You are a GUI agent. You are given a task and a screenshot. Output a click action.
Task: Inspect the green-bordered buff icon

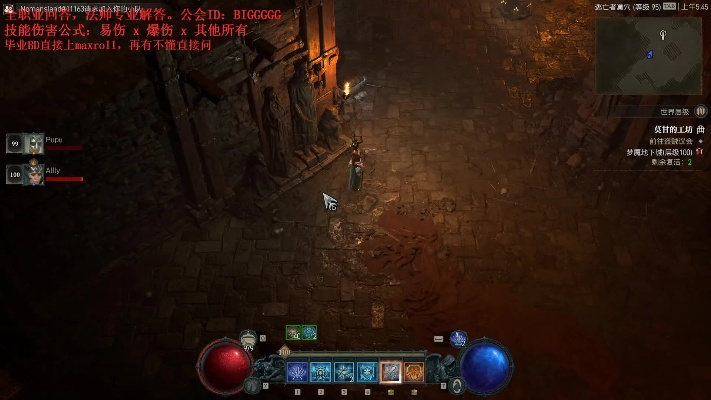coord(293,333)
